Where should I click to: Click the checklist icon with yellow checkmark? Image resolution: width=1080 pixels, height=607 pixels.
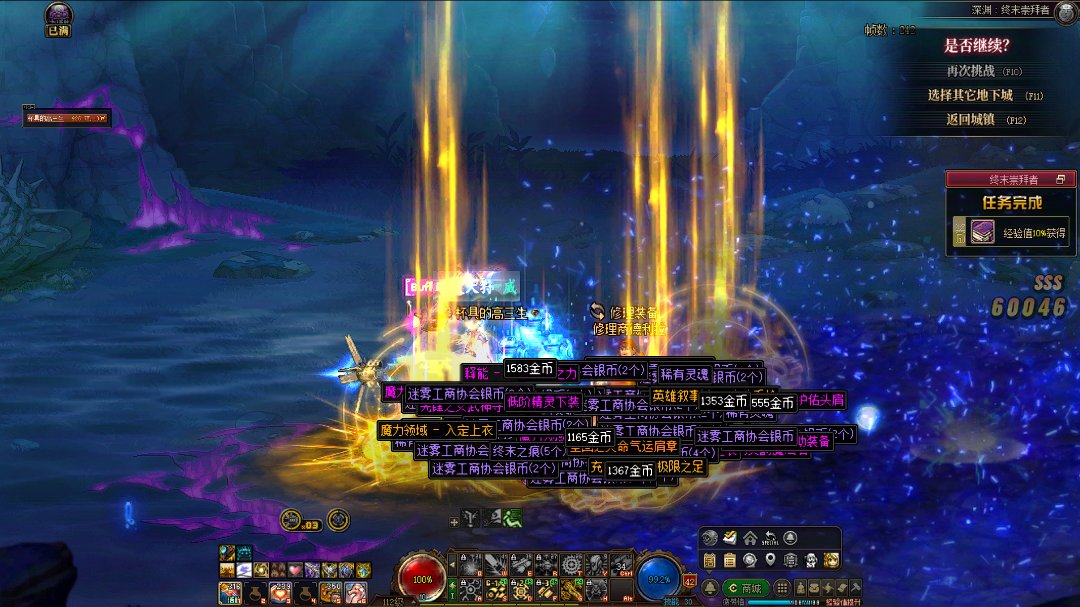pos(729,538)
